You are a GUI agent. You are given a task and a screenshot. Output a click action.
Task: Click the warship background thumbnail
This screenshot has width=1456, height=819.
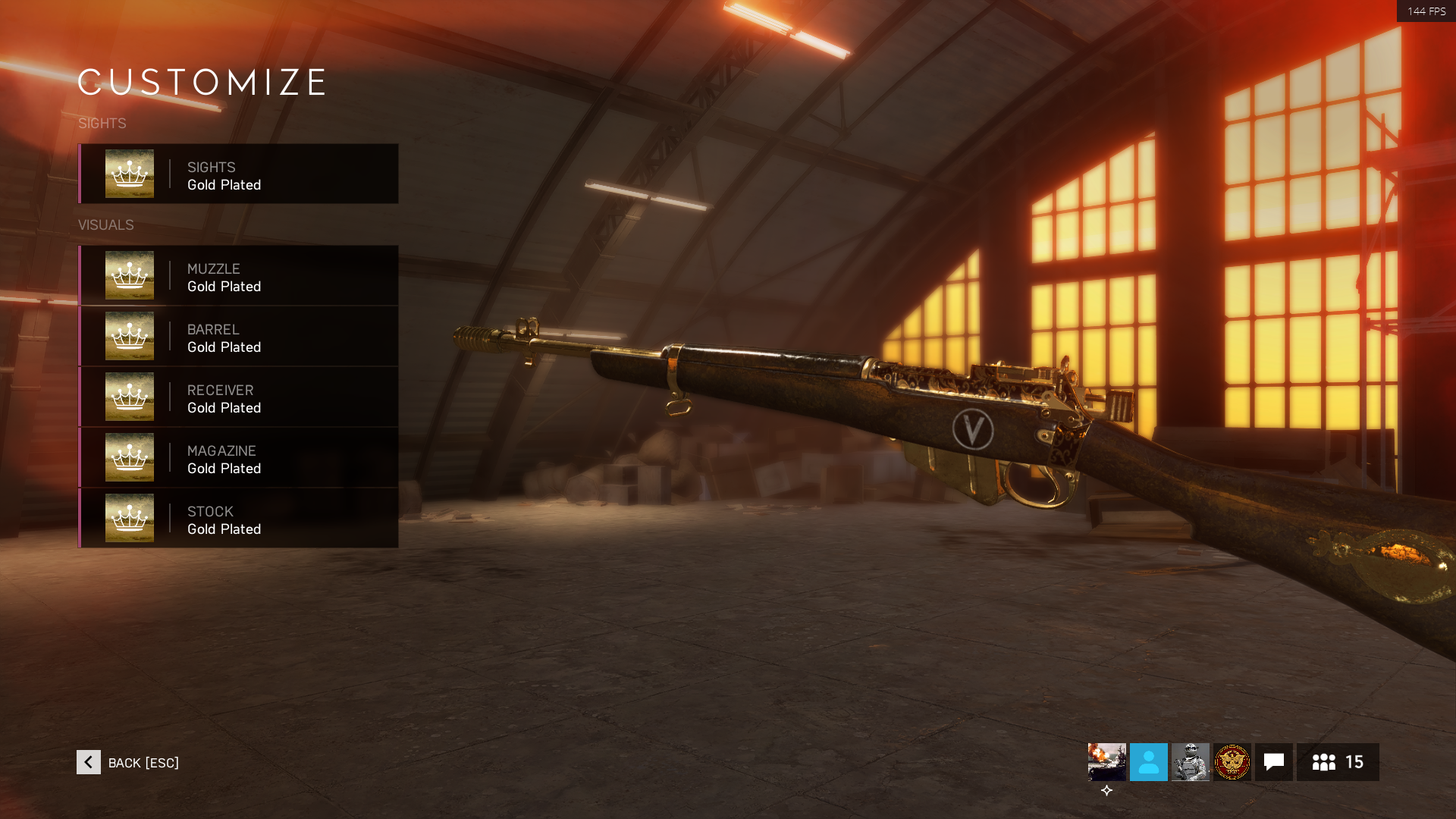tap(1106, 762)
